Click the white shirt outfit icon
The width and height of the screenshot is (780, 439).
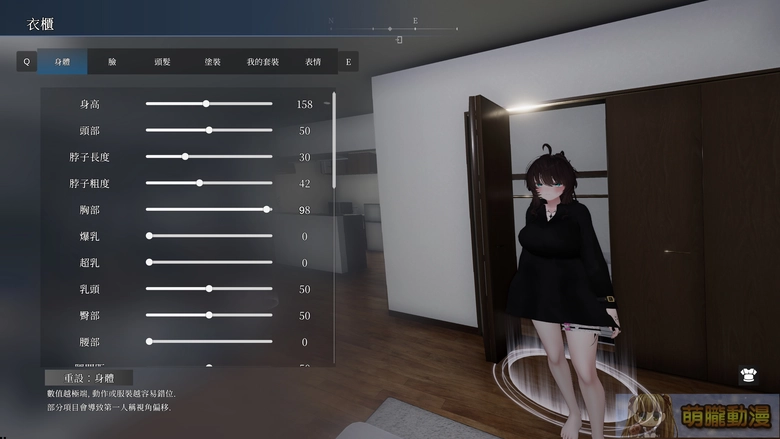(x=746, y=376)
